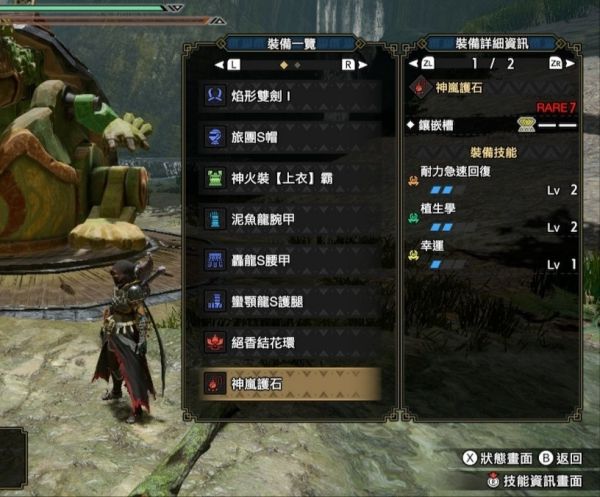
Task: Select the 絕香結花環 petalace row
Action: tap(290, 342)
